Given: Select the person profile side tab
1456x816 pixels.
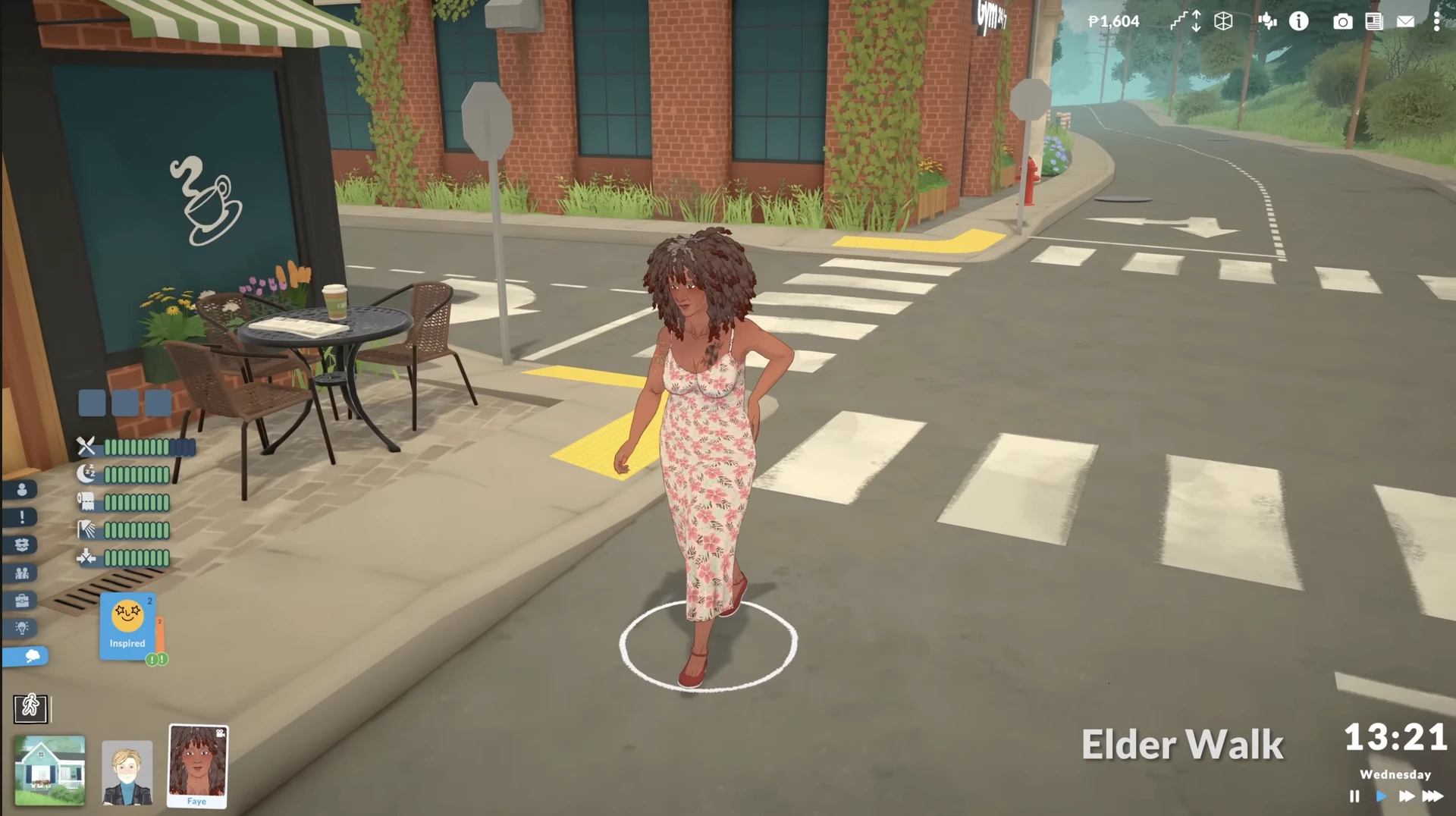Looking at the screenshot, I should pos(22,490).
